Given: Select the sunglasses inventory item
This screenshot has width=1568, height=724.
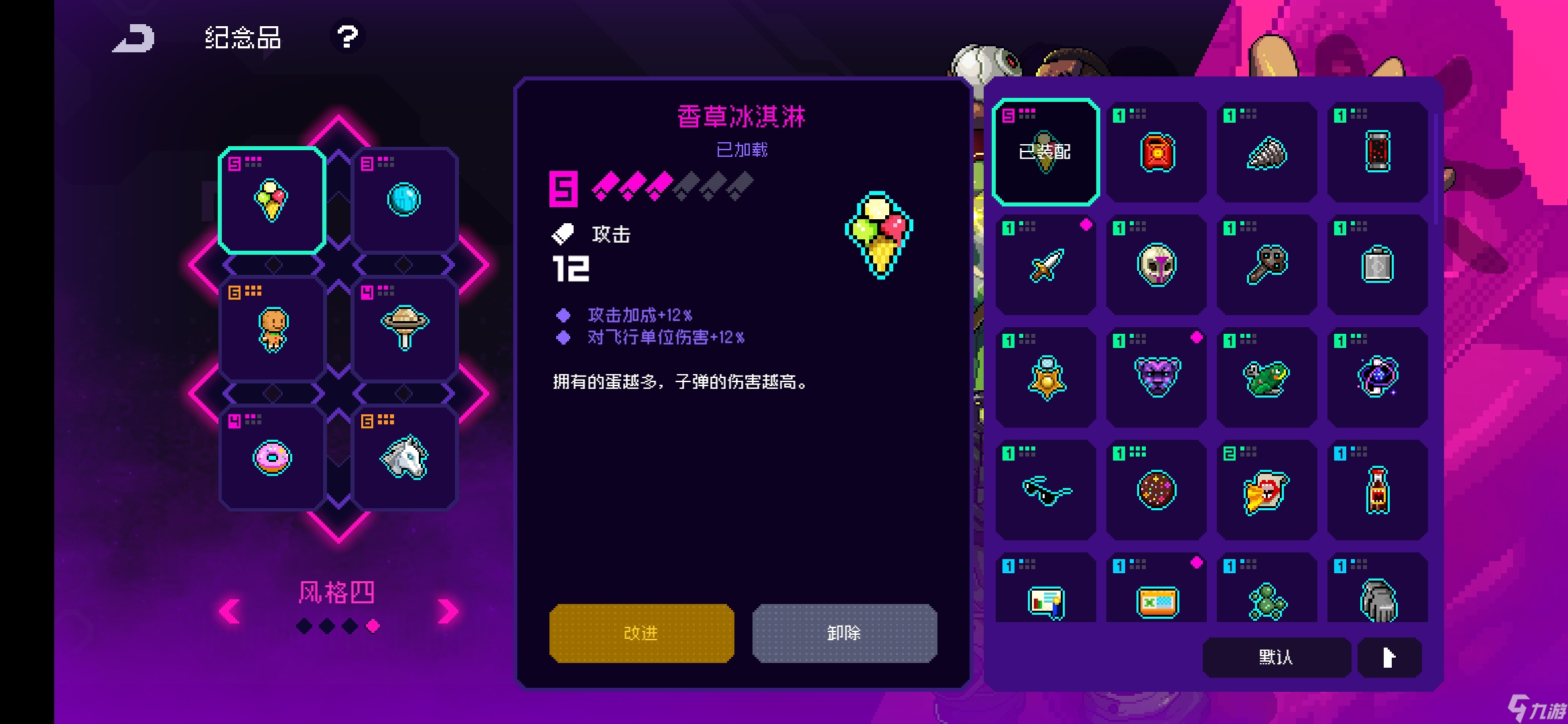Looking at the screenshot, I should [x=1044, y=489].
